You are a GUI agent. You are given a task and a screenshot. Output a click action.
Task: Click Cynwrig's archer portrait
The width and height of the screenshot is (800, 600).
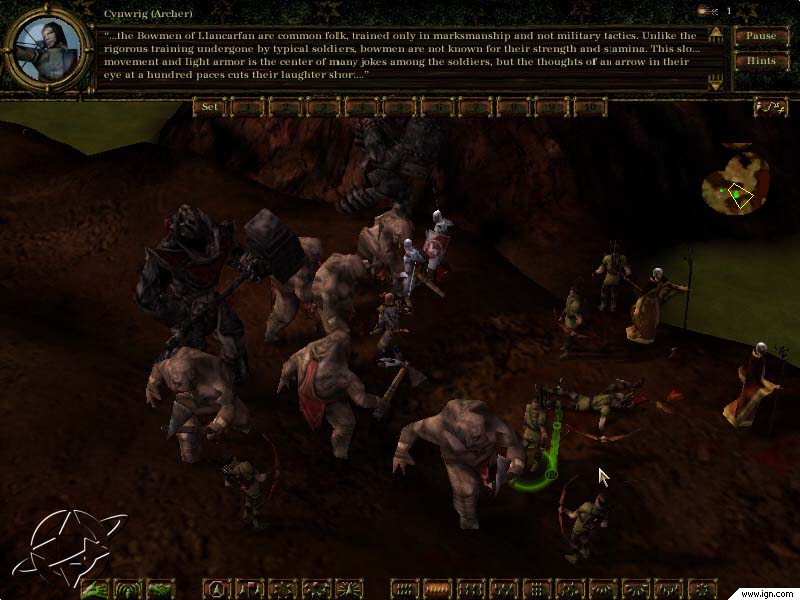click(43, 49)
